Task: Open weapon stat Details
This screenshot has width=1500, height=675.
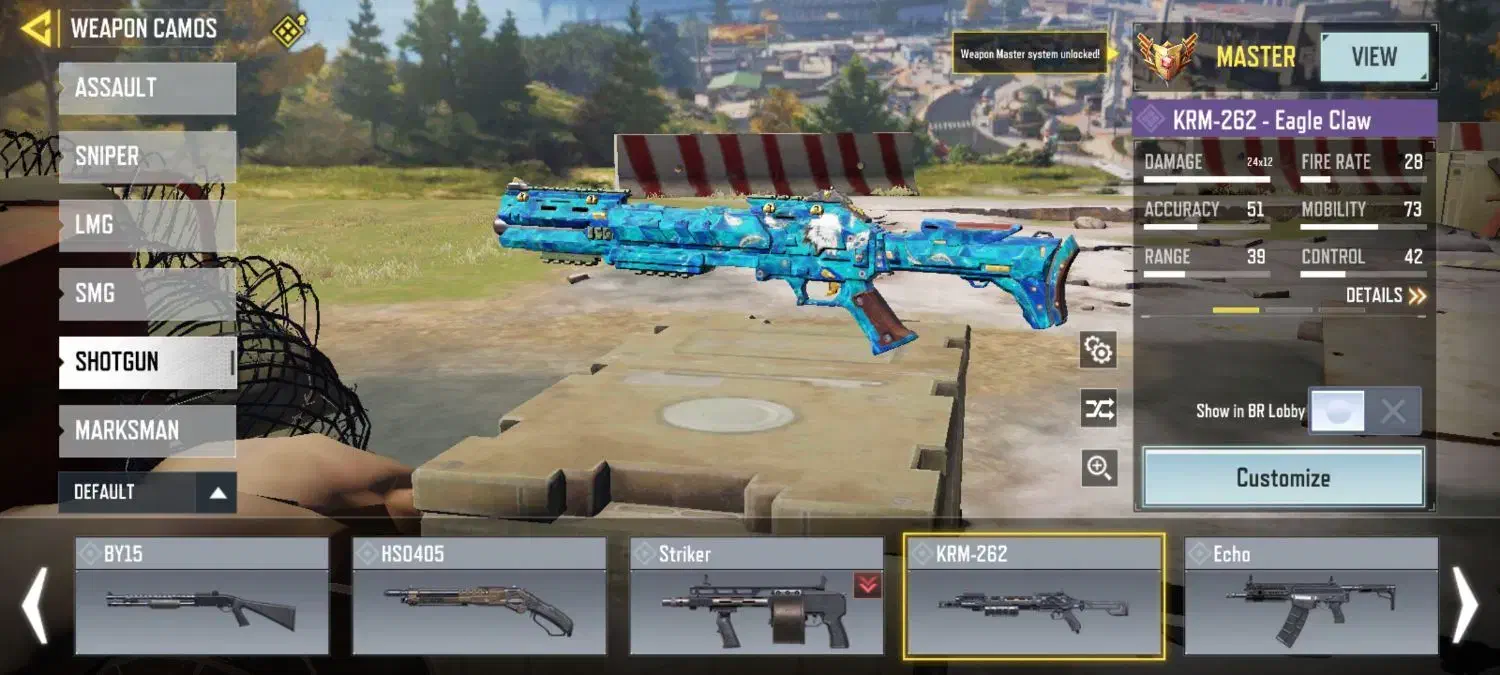Action: coord(1386,296)
